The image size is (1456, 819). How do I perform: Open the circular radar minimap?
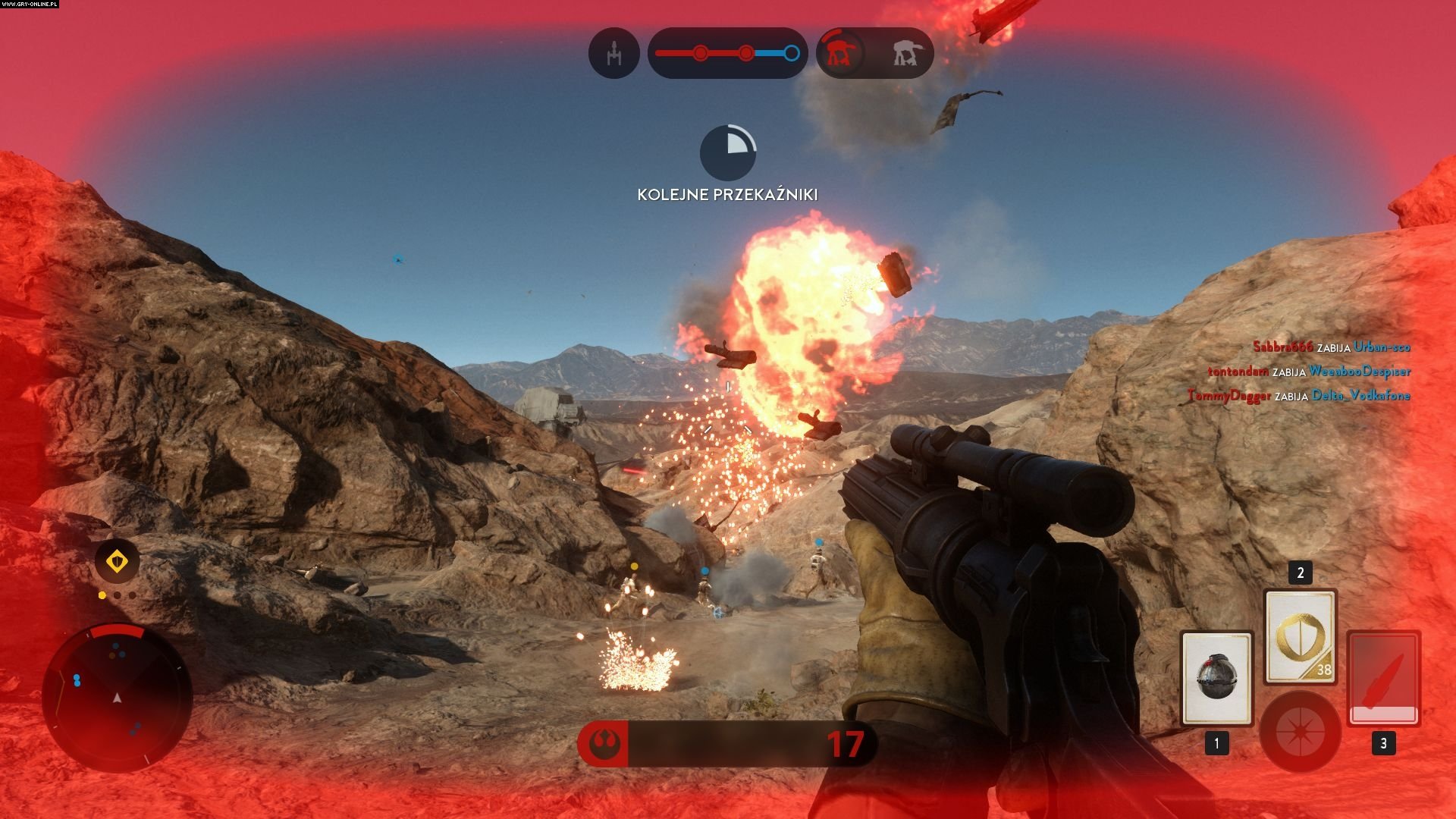click(117, 698)
